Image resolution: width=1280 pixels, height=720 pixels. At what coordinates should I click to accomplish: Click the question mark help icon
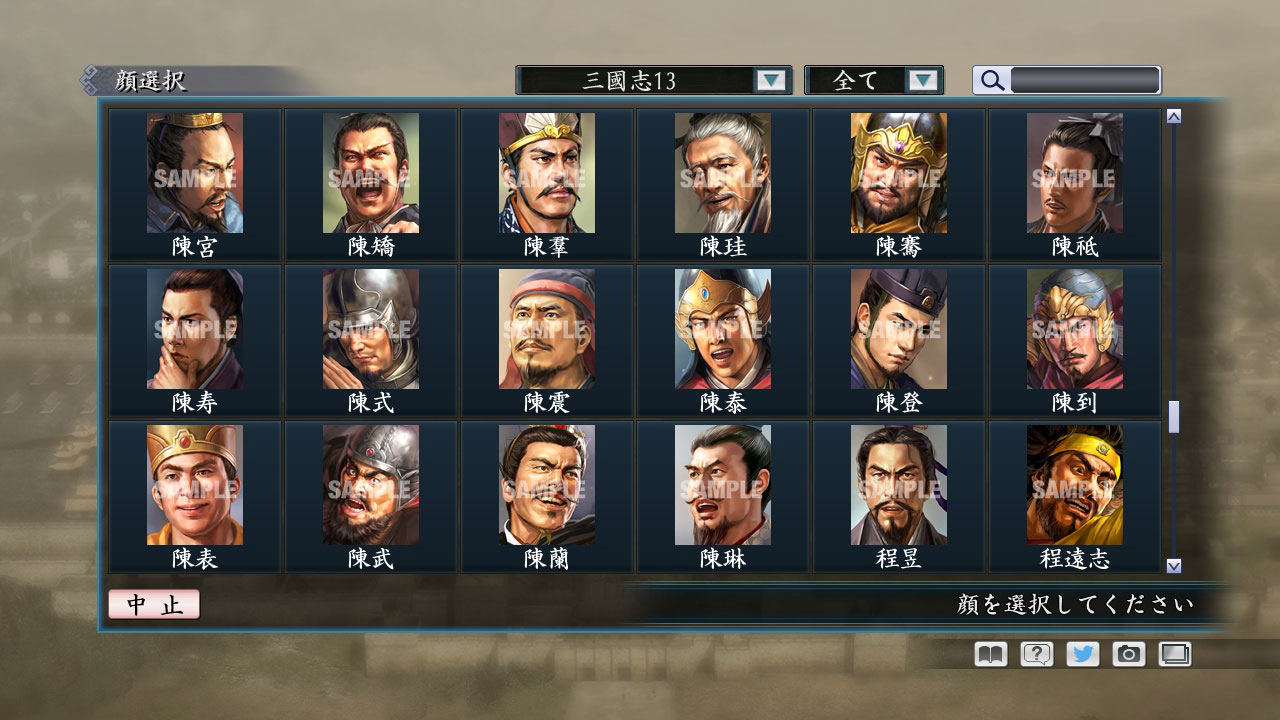pos(1035,654)
